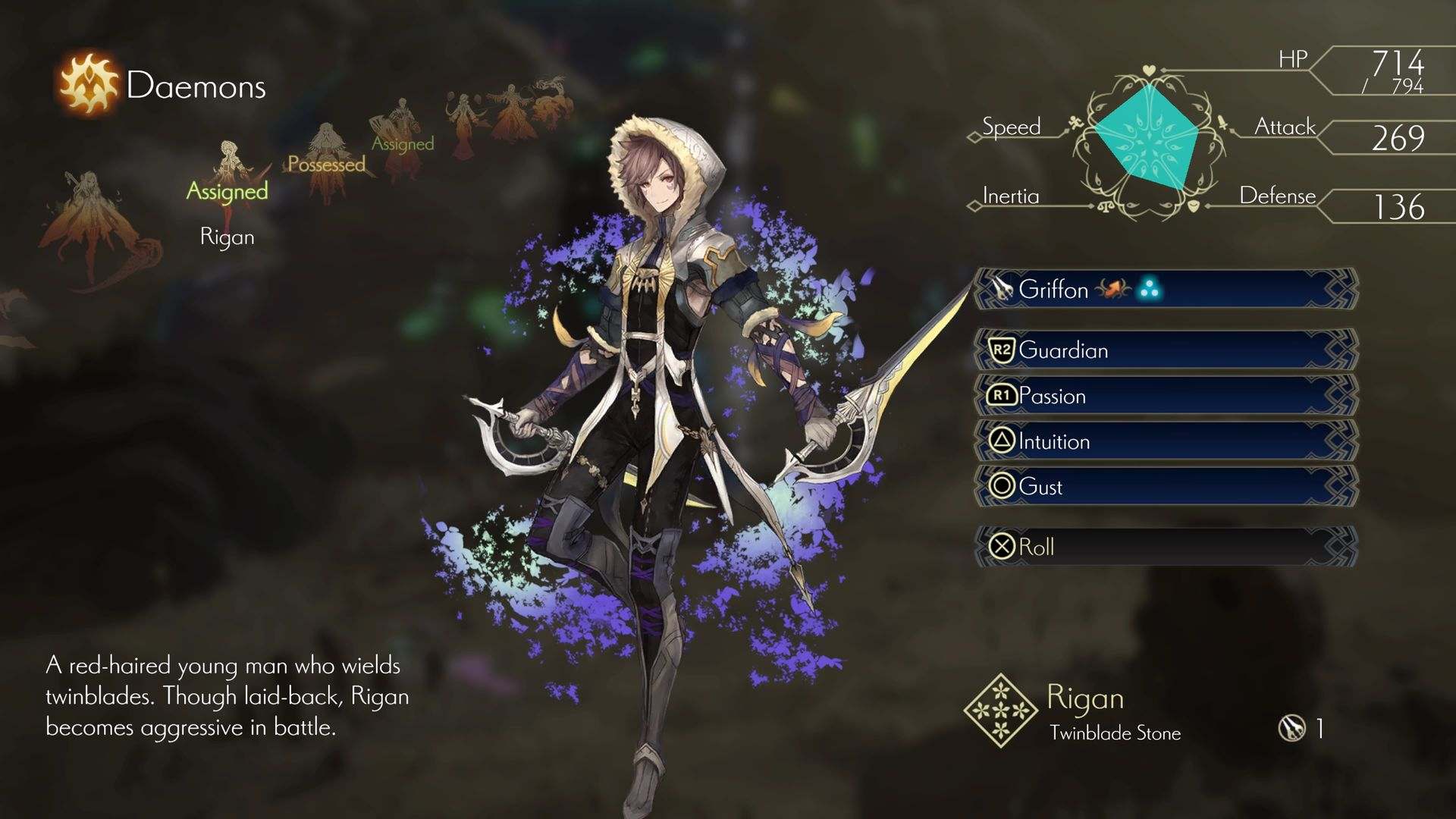The width and height of the screenshot is (1456, 819).
Task: Select the Roll action row
Action: tap(1166, 547)
